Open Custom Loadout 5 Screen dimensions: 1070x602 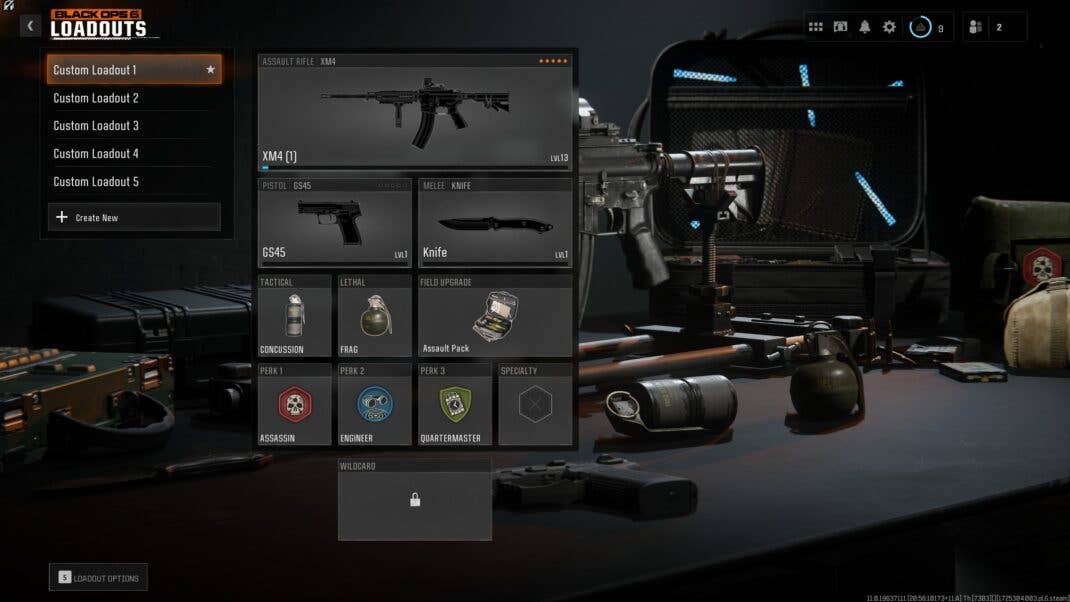(134, 182)
